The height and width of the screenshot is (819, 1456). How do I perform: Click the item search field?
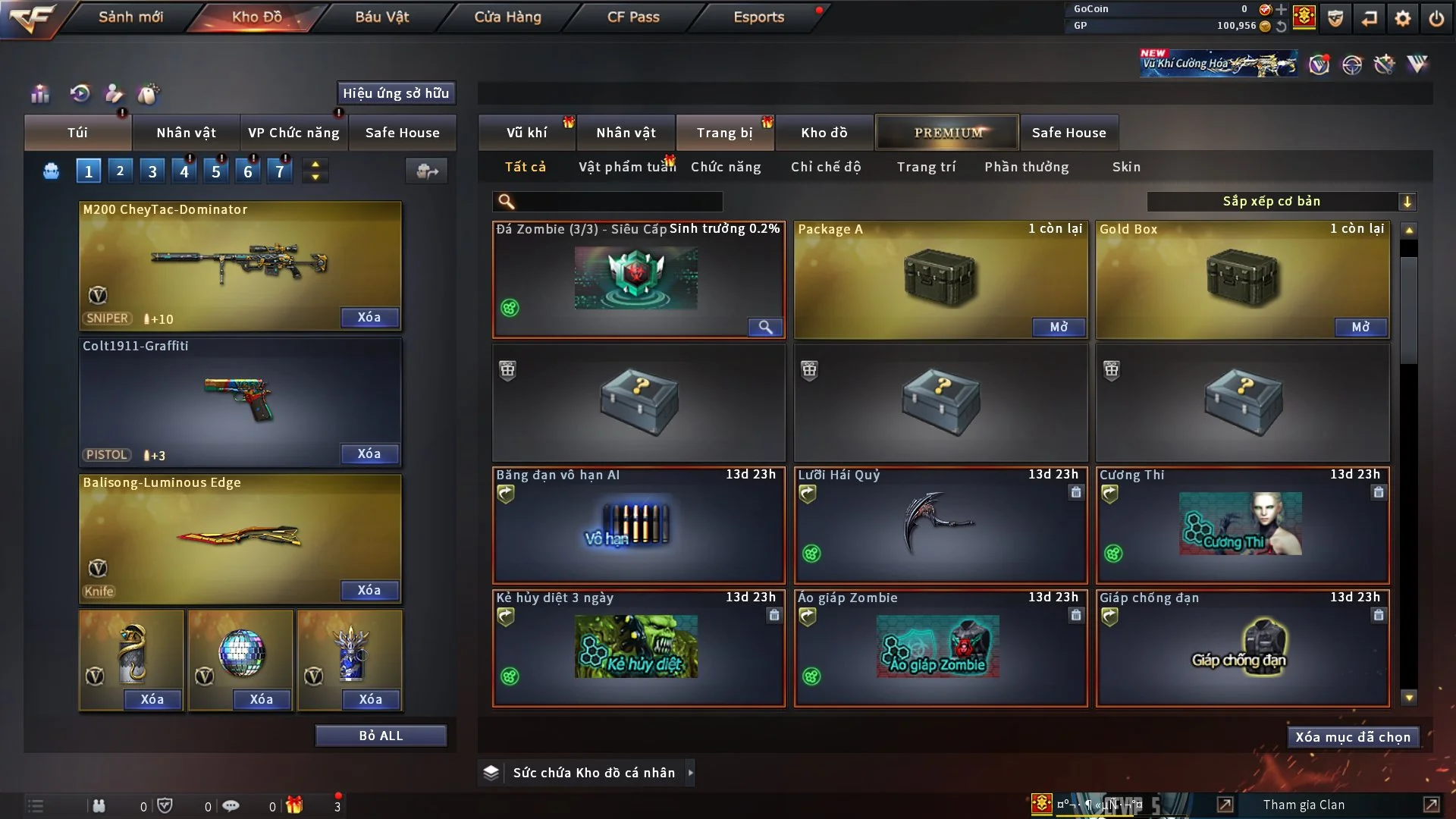(618, 201)
